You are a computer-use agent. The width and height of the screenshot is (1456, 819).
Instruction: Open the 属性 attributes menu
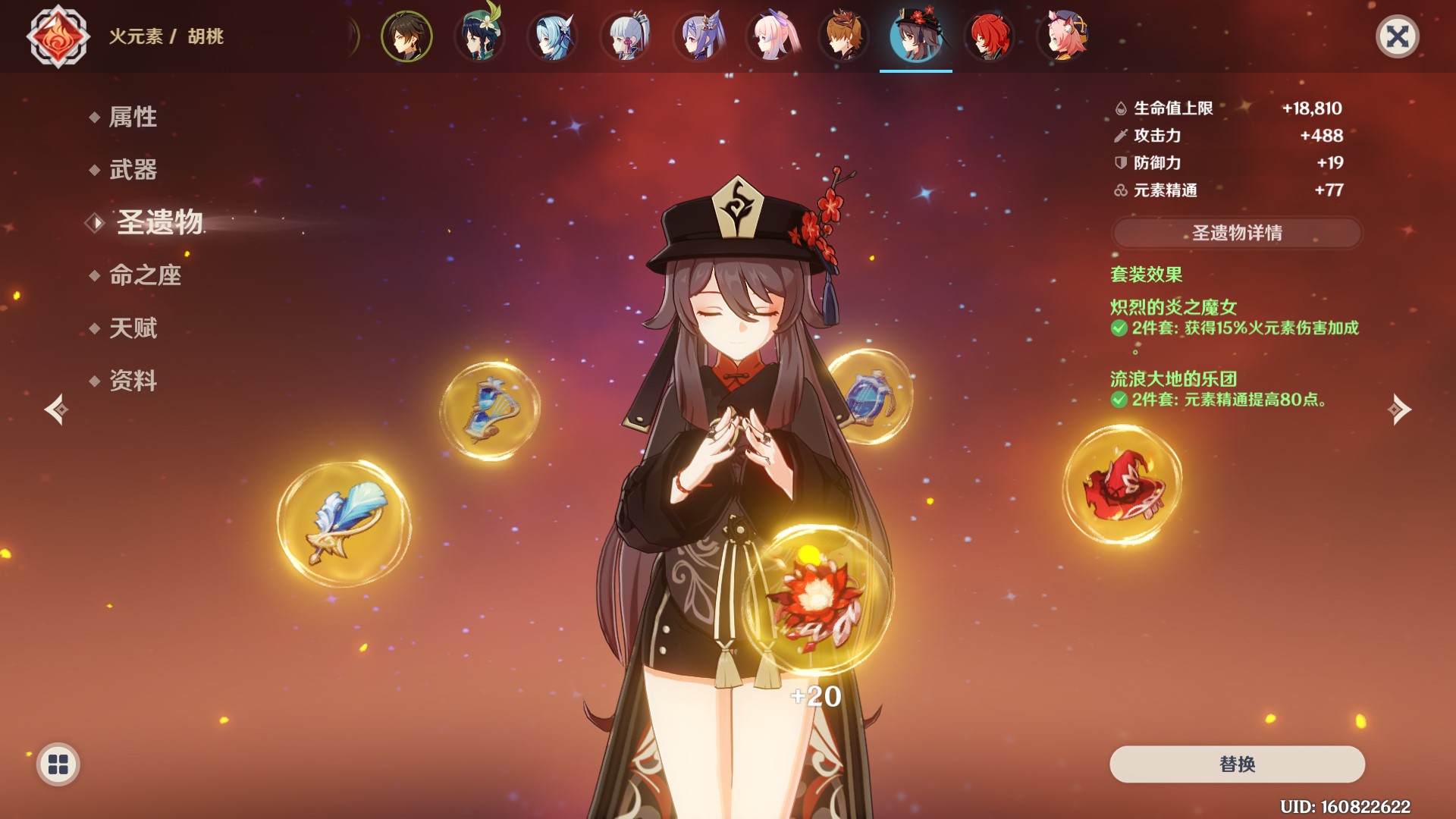coord(133,117)
